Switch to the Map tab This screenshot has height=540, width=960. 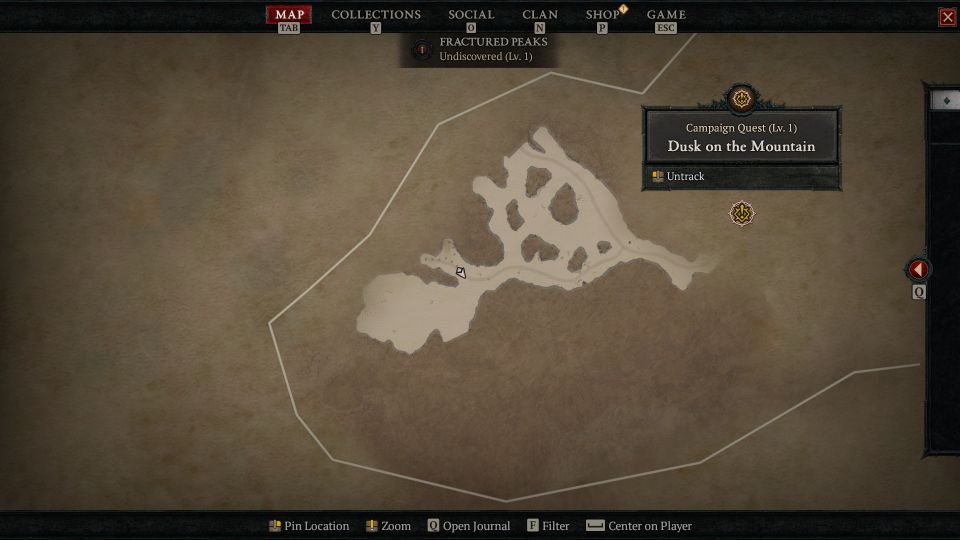[x=289, y=15]
